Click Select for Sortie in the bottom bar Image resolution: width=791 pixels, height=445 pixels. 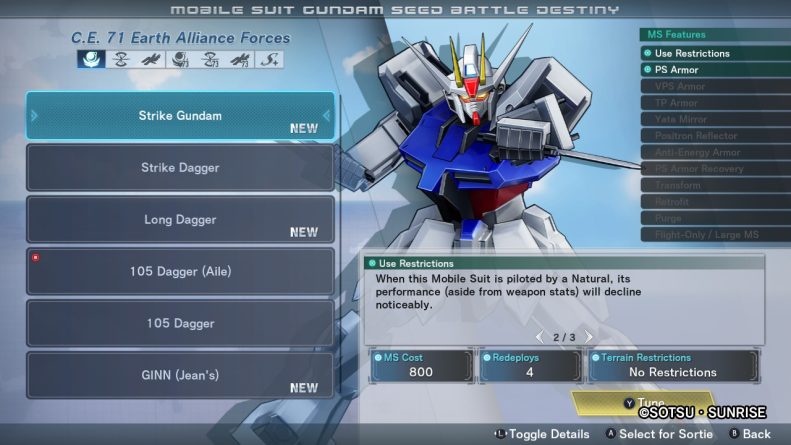[x=659, y=434]
